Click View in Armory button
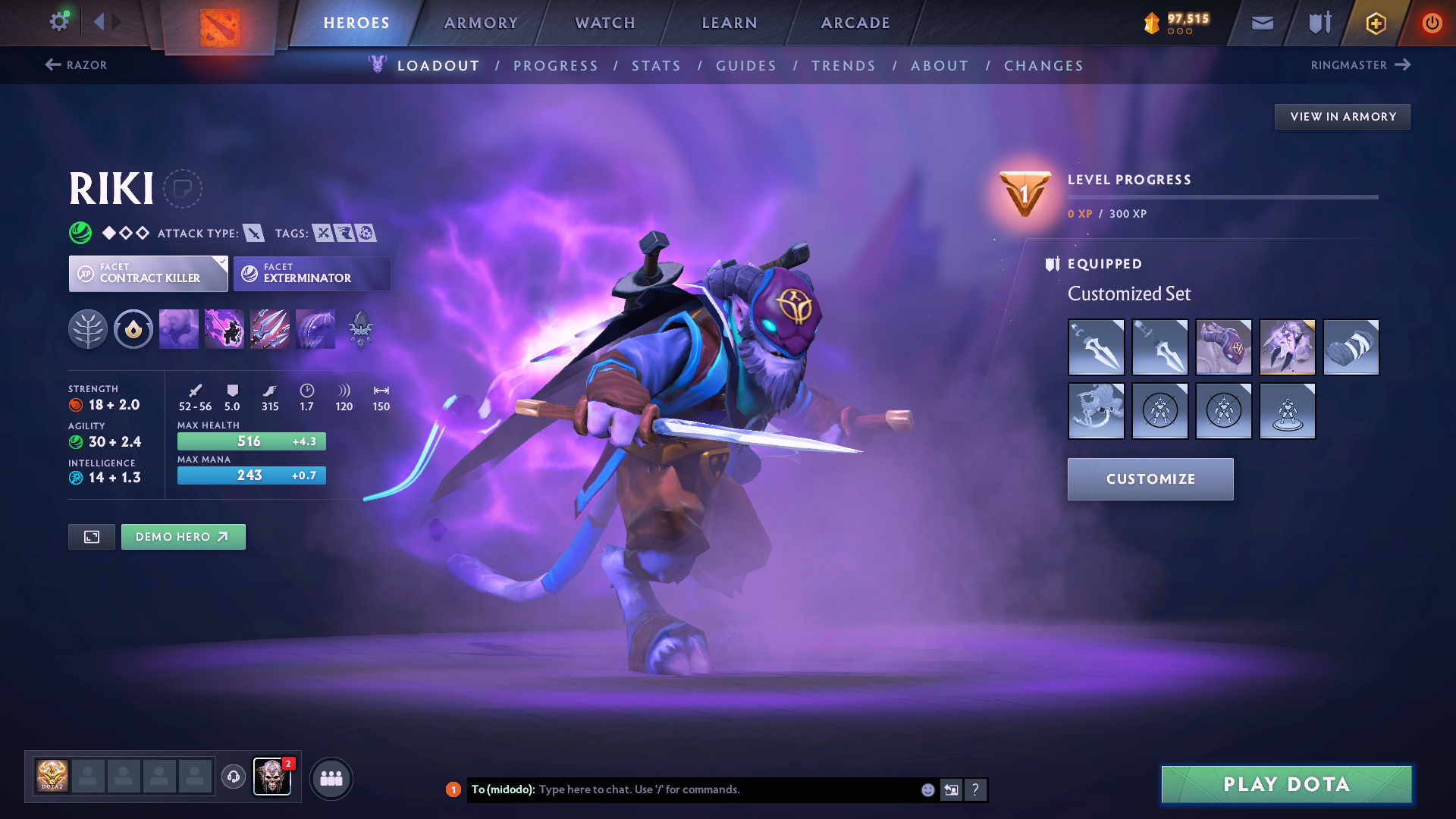The height and width of the screenshot is (819, 1456). (1342, 117)
